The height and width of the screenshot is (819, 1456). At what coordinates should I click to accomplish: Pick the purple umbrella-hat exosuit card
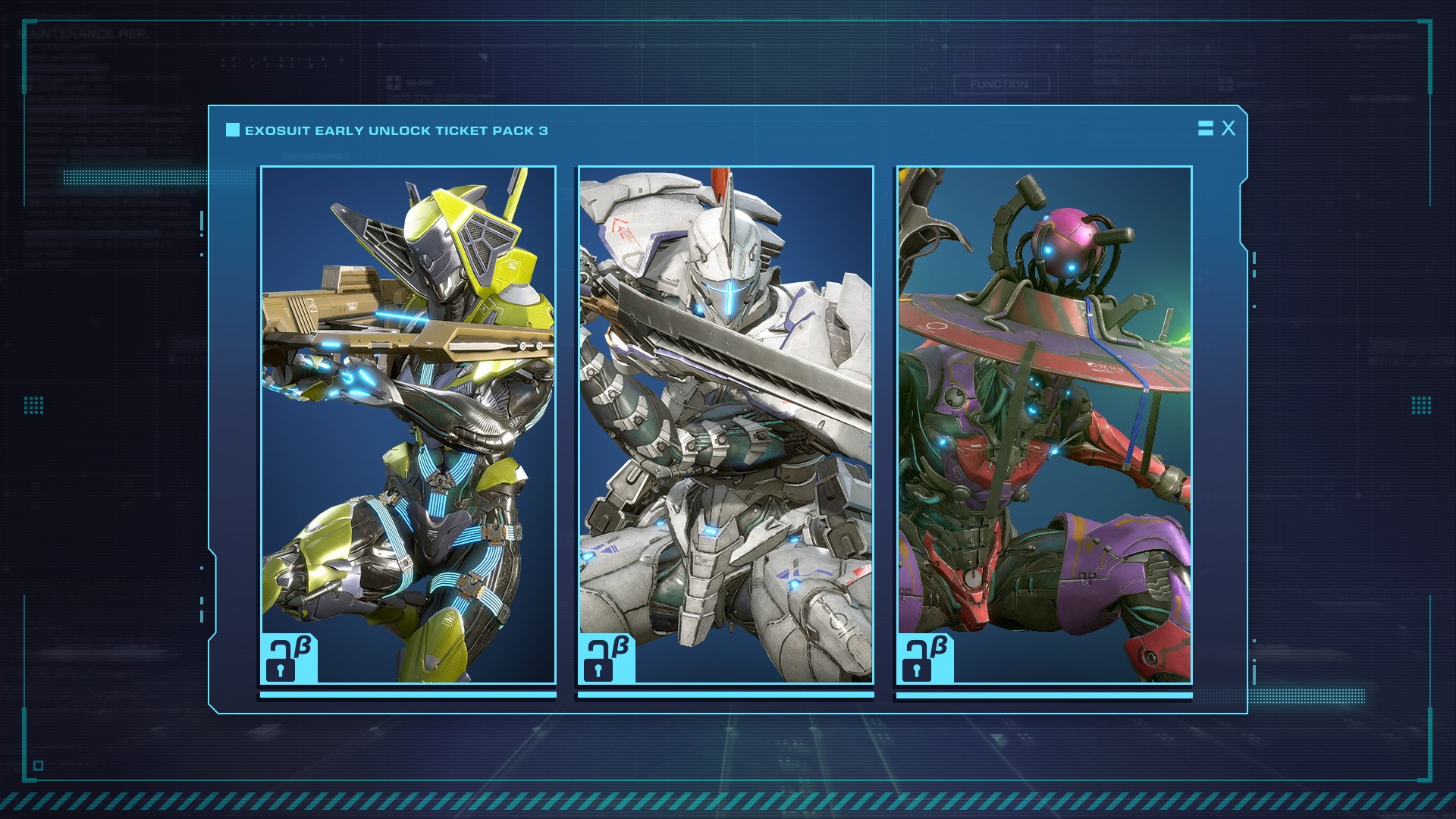(x=1044, y=425)
